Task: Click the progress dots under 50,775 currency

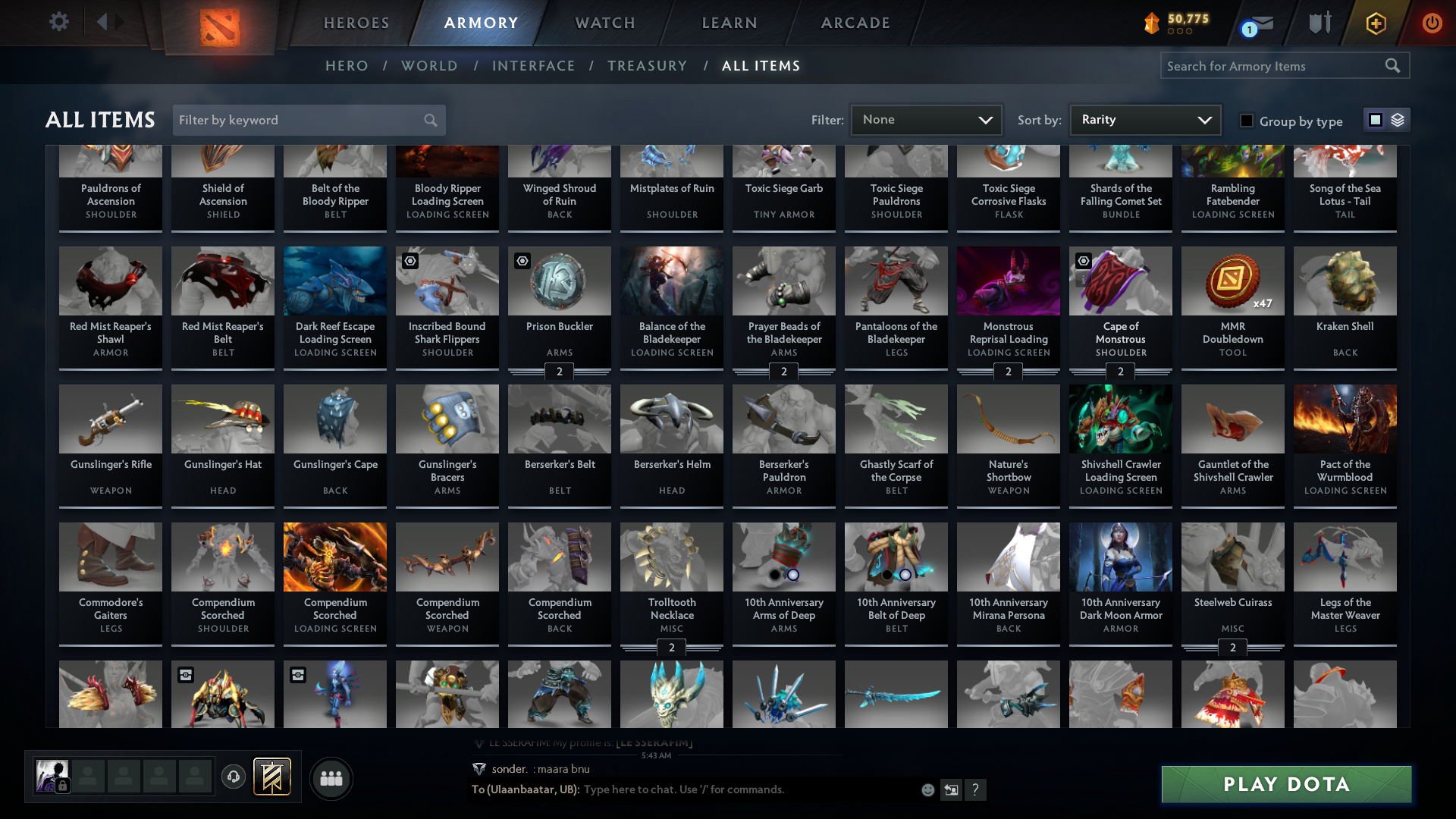Action: click(1179, 32)
